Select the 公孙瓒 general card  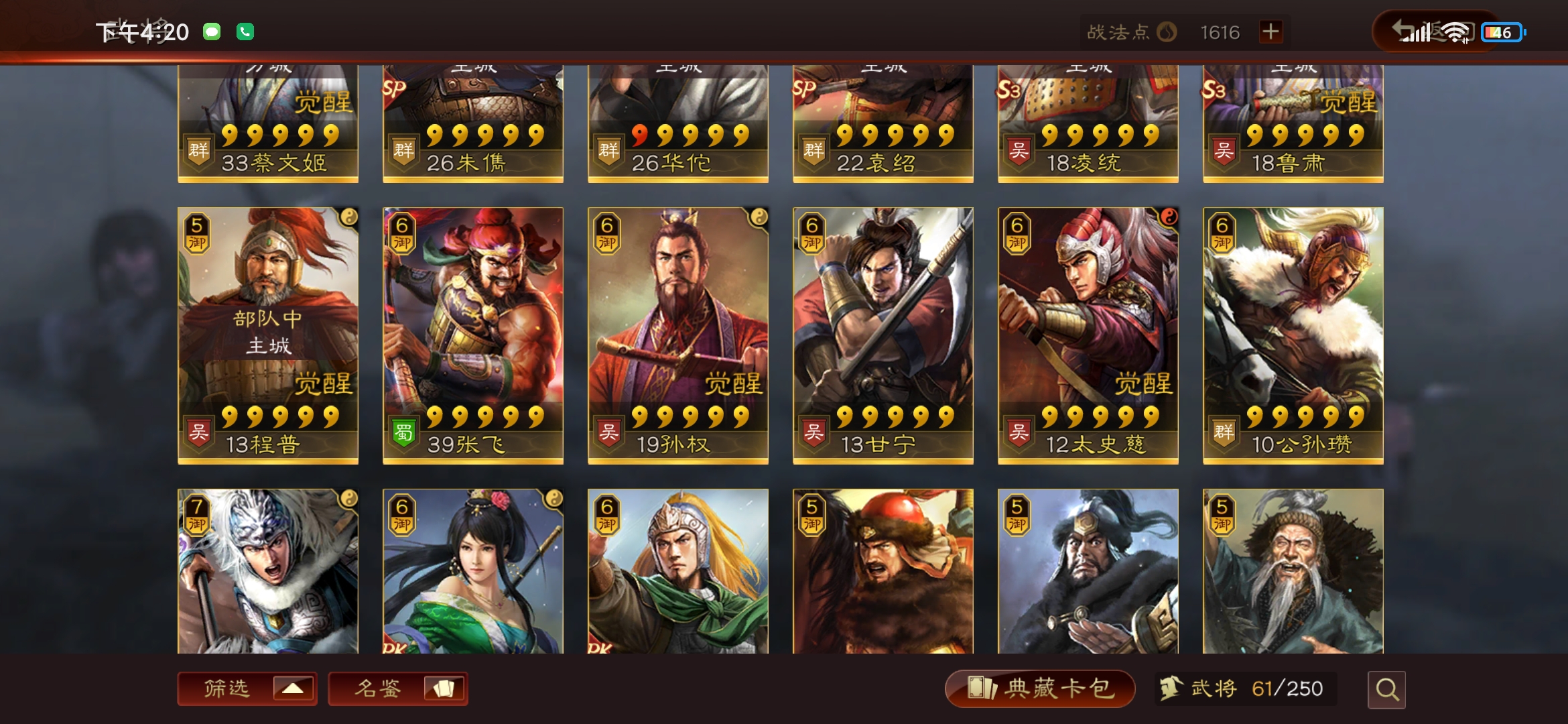coord(1293,335)
